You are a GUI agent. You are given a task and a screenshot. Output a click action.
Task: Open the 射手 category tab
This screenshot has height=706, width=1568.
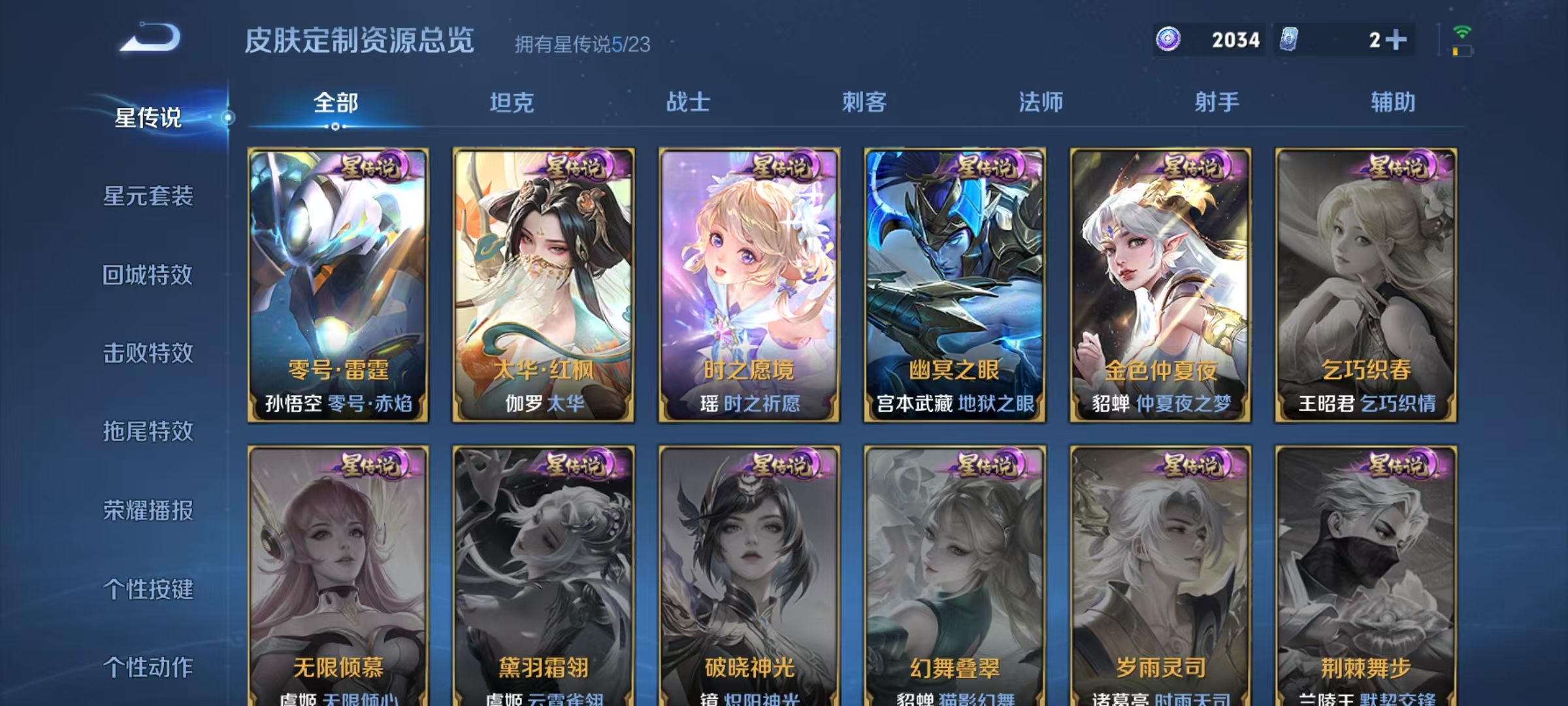point(1219,102)
